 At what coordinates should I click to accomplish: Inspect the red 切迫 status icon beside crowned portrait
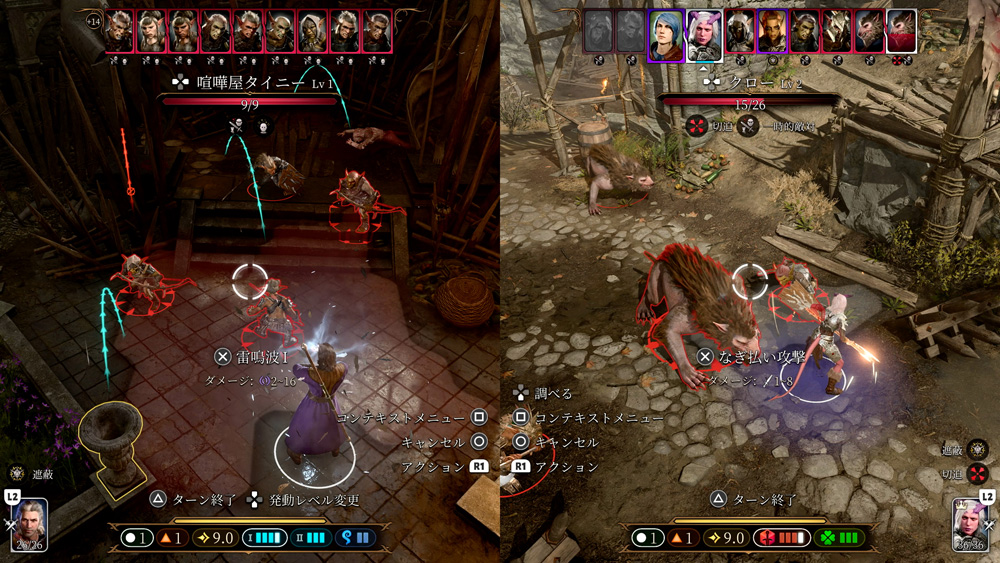point(977,473)
